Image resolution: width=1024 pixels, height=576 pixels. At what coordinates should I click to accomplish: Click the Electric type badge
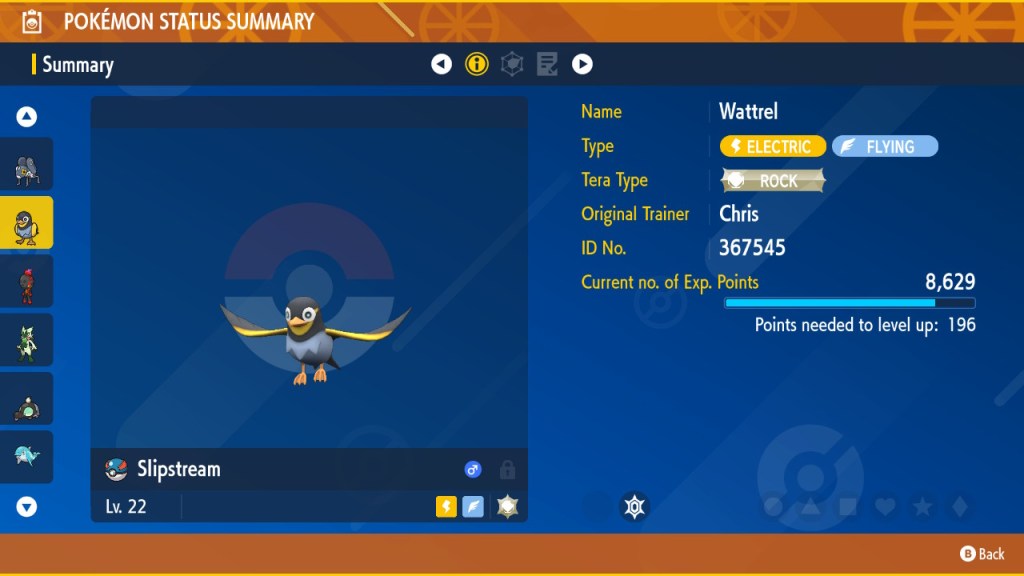773,147
